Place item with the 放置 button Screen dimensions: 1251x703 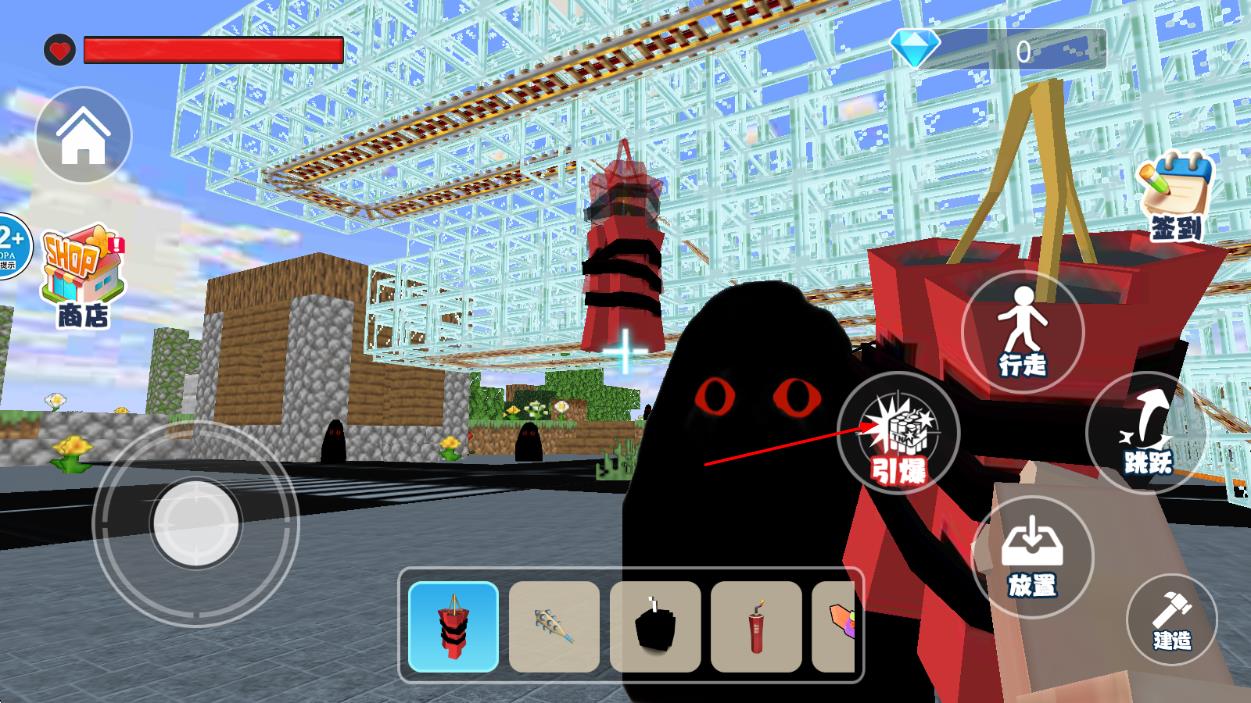(x=1032, y=557)
